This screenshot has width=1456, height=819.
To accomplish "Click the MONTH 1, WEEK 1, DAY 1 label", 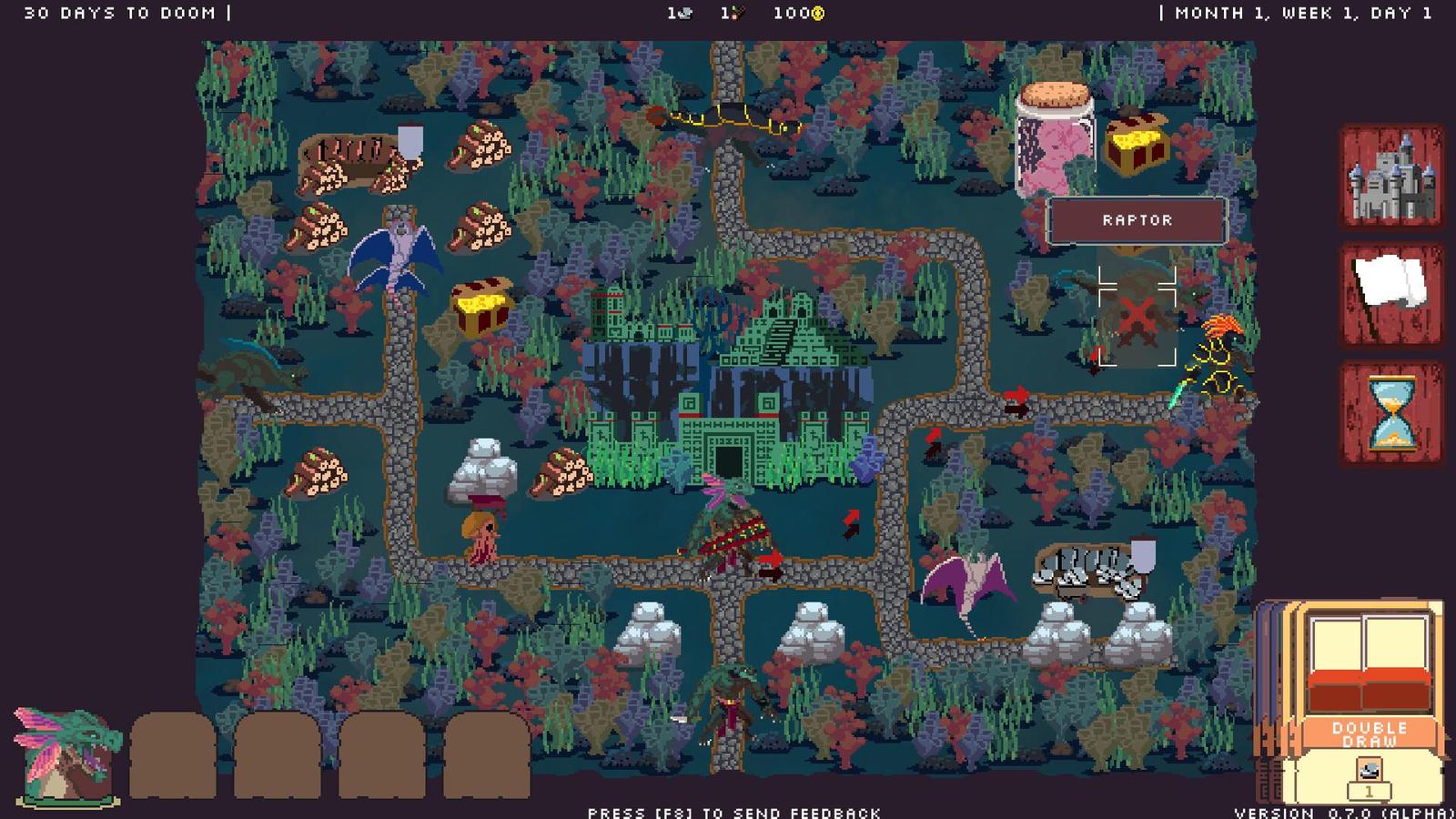I will tap(1308, 13).
